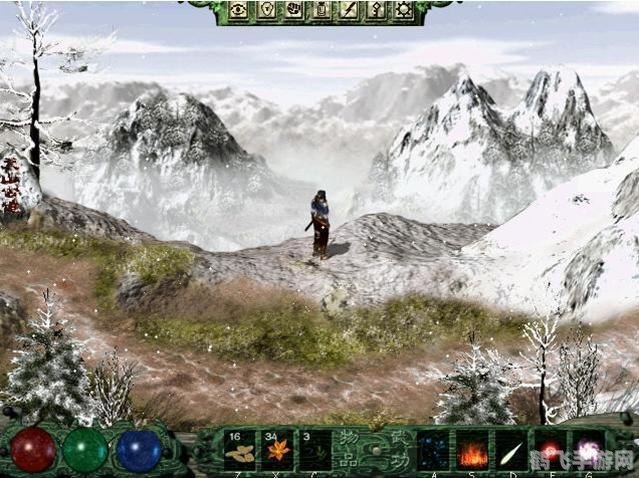This screenshot has width=639, height=478.
Task: Activate the red energy orb skill
Action: pos(548,449)
